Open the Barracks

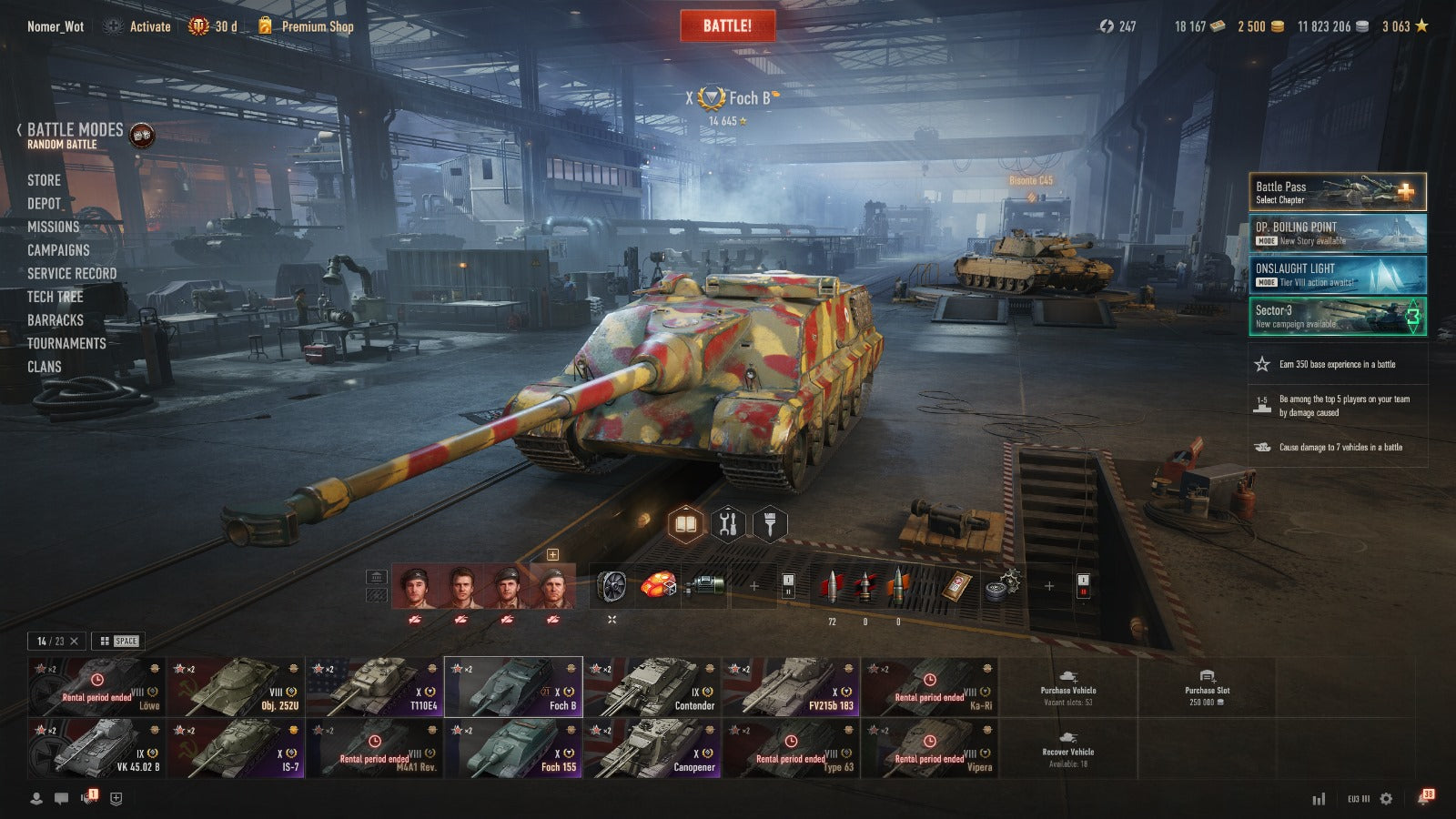tap(55, 320)
